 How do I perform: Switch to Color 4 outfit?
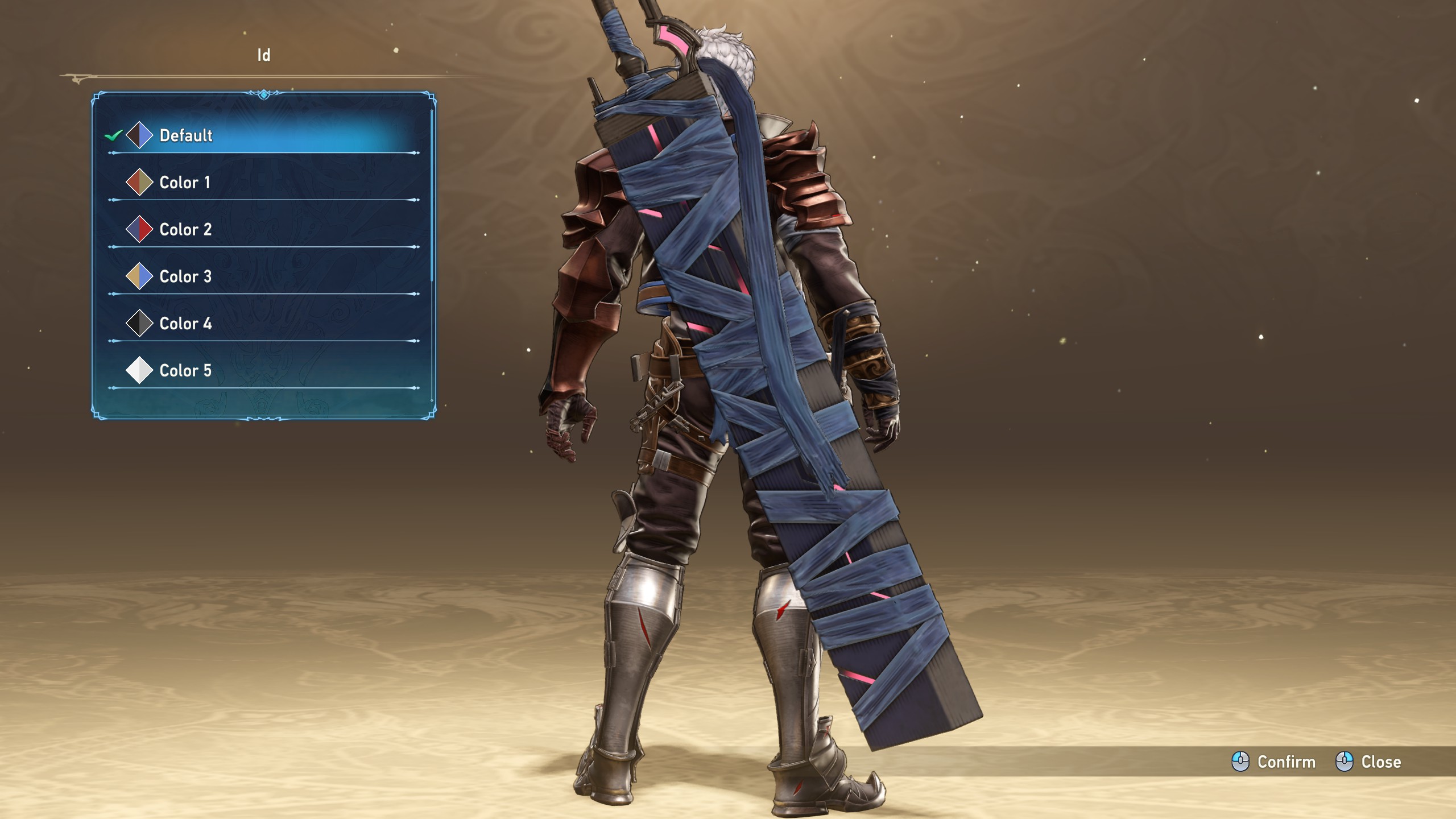185,324
